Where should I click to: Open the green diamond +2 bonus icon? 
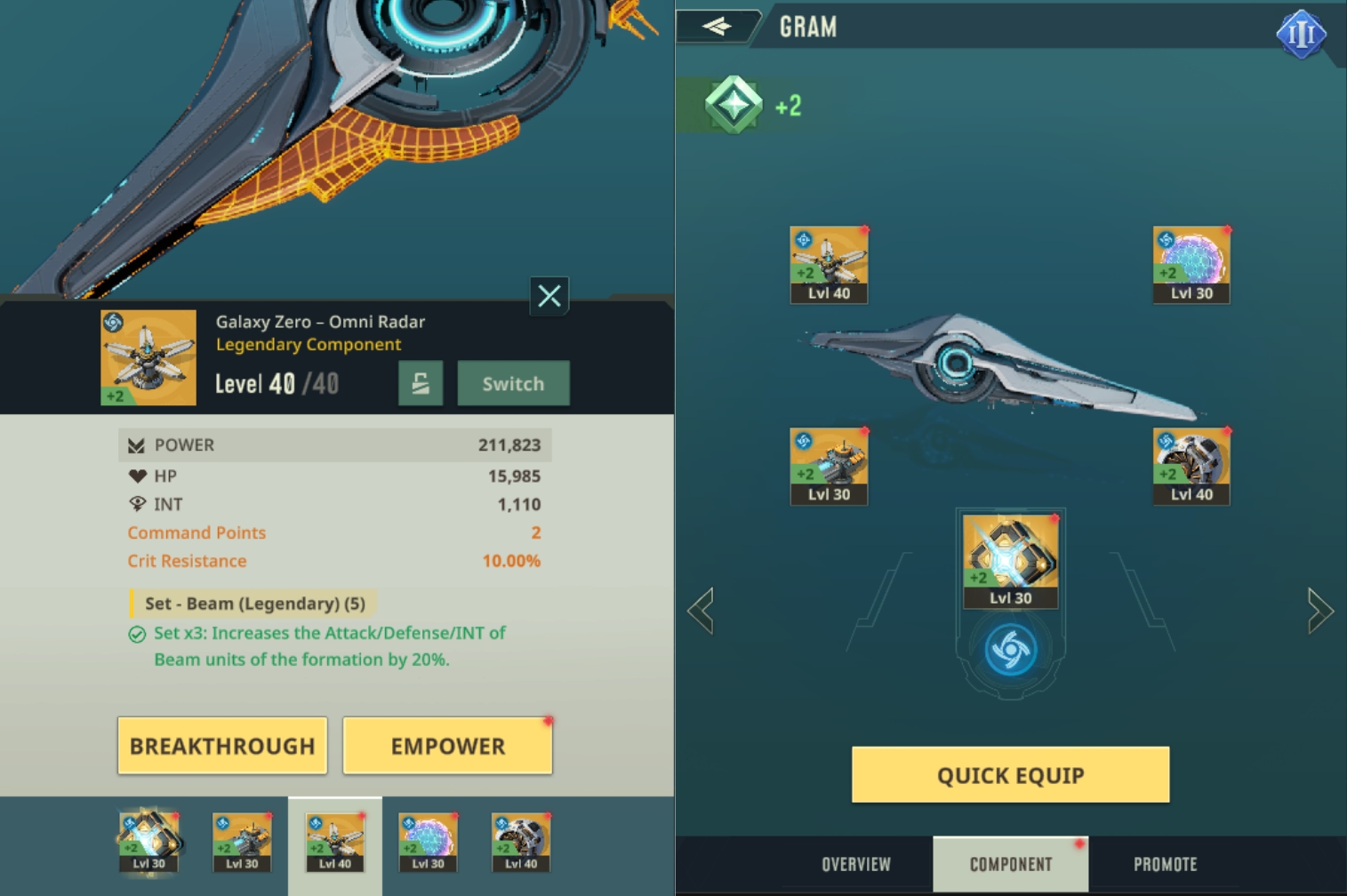(734, 105)
